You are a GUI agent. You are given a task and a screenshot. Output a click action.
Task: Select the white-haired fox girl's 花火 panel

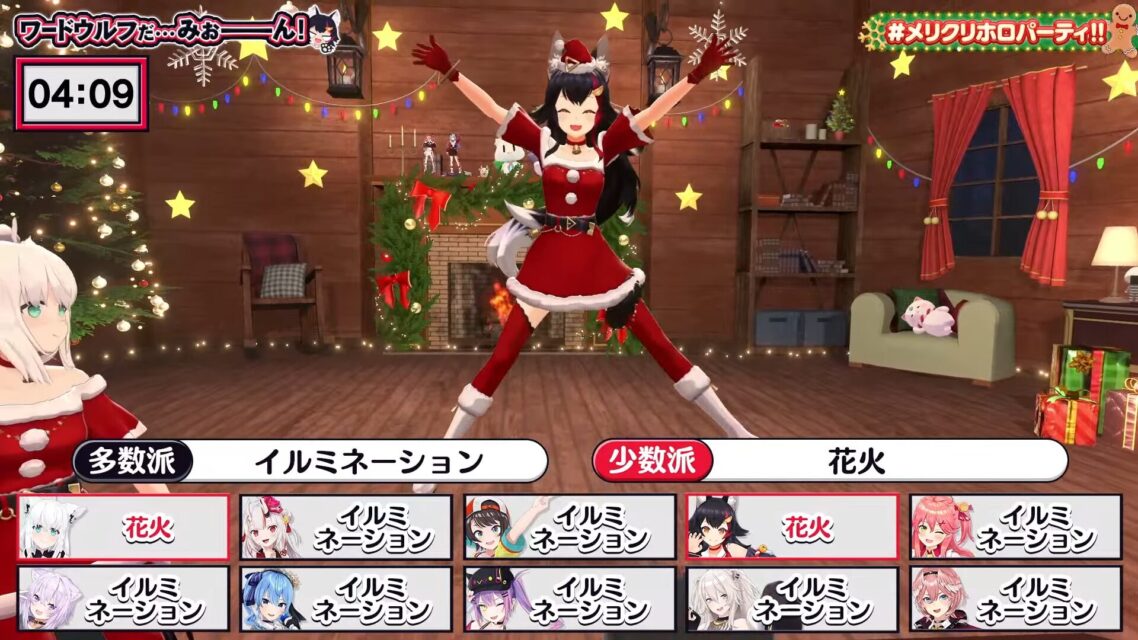pyautogui.click(x=124, y=527)
